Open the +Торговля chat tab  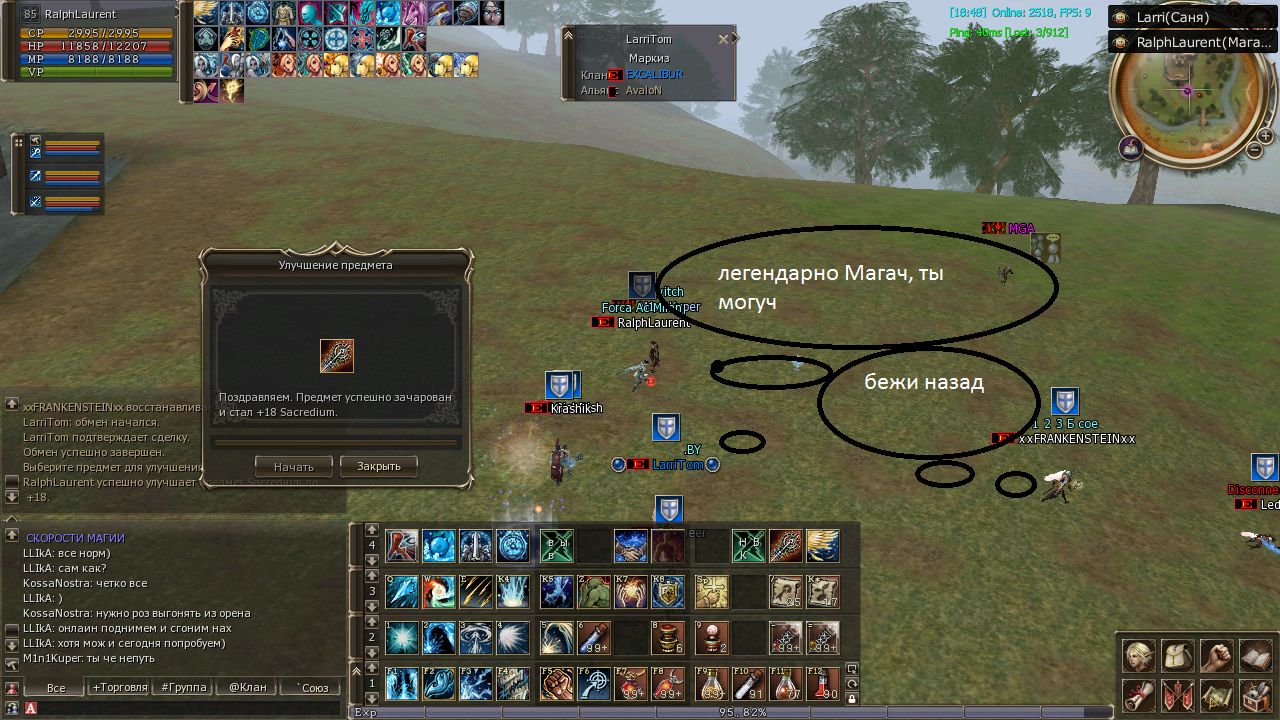119,688
